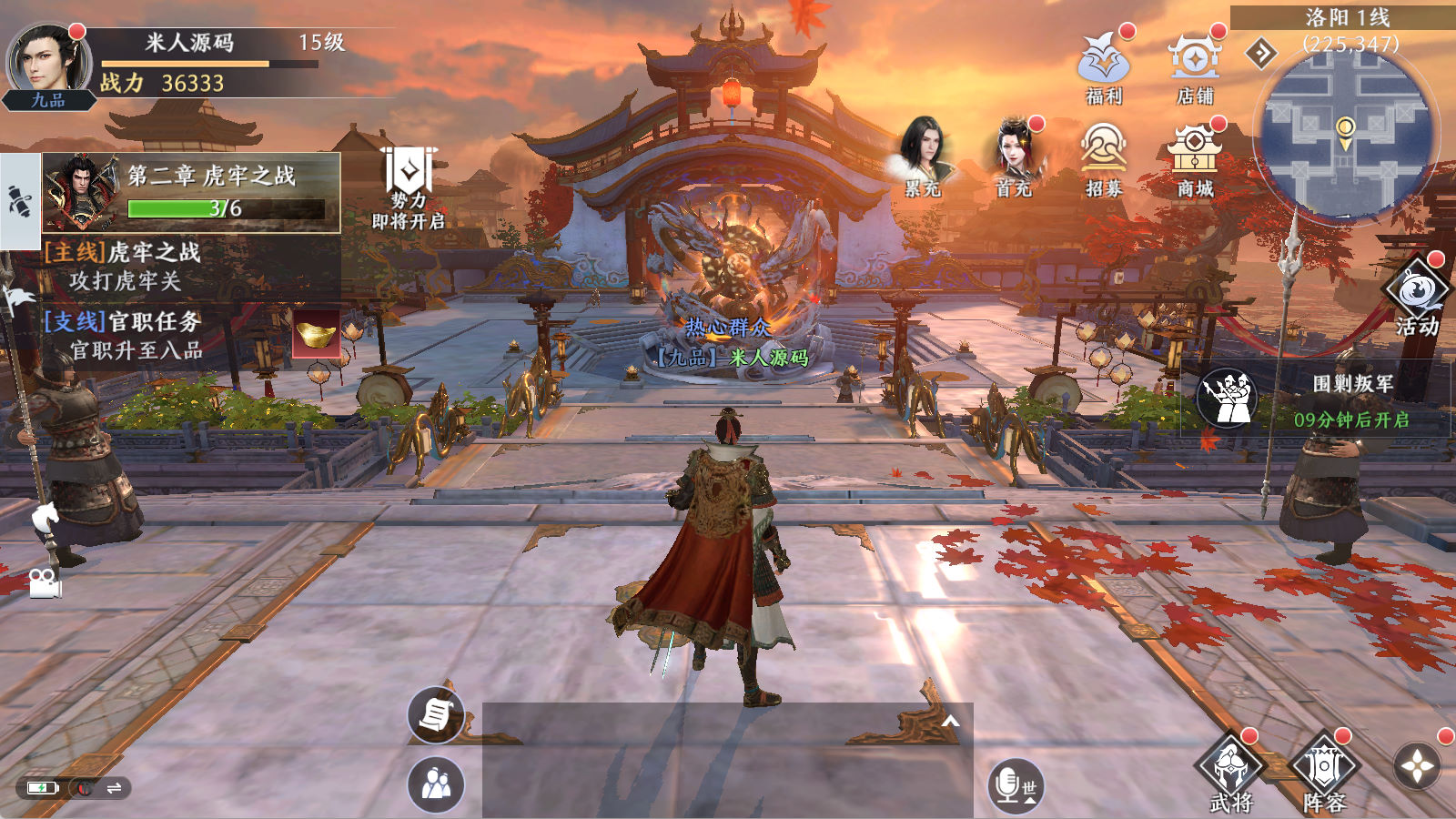The width and height of the screenshot is (1456, 819).
Task: Open the 店铺 shop icon
Action: click(x=1195, y=66)
